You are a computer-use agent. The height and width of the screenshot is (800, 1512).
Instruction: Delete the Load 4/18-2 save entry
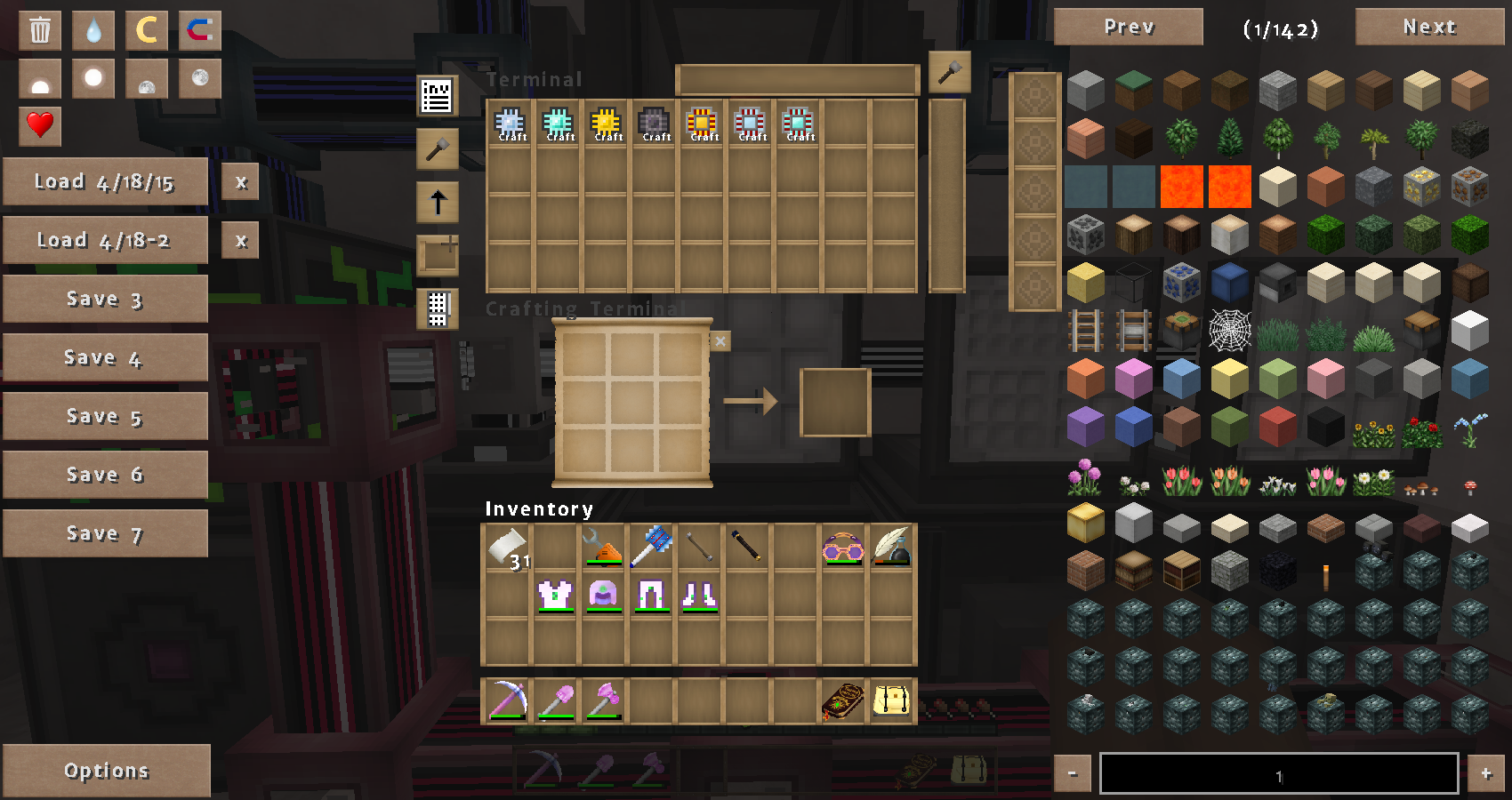[x=240, y=240]
